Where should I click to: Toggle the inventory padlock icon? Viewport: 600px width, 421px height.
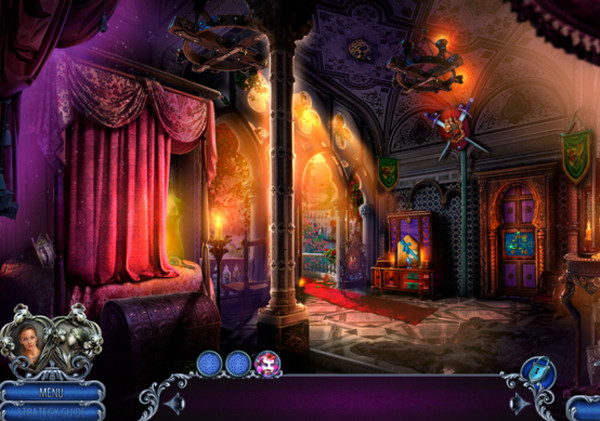[x=538, y=371]
